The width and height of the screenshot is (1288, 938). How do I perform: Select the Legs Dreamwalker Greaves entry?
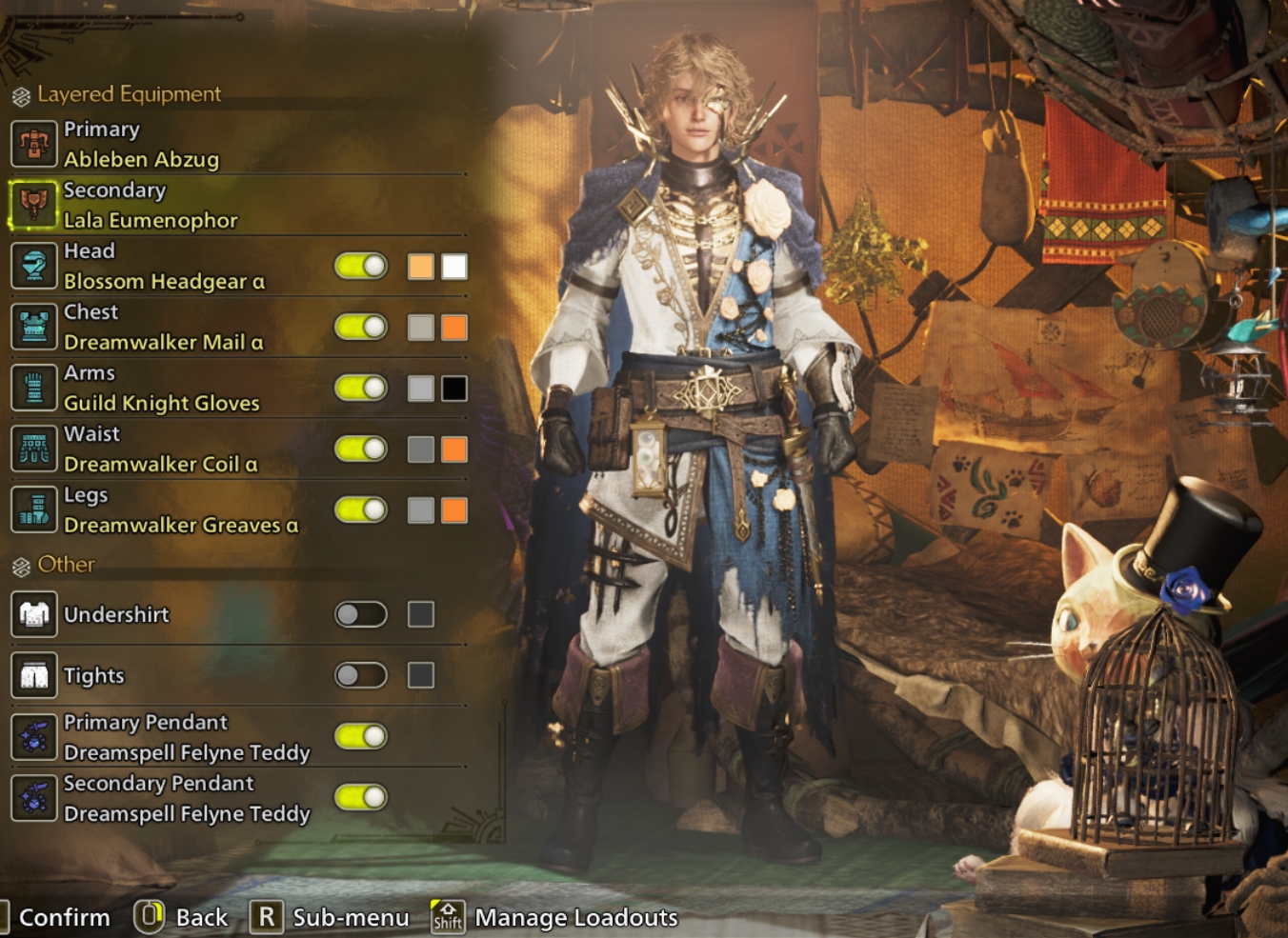point(180,510)
